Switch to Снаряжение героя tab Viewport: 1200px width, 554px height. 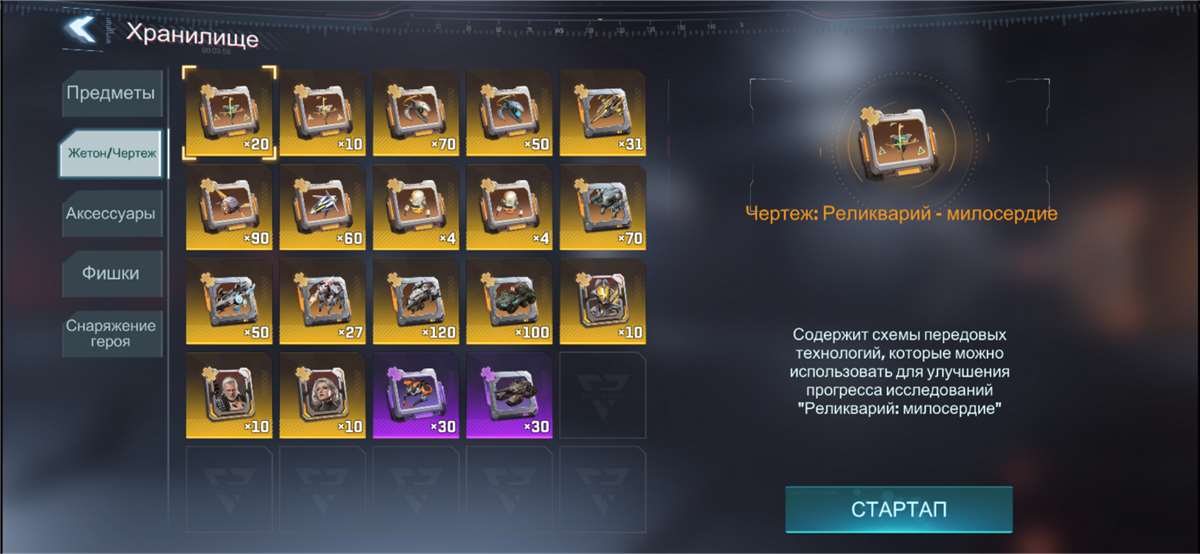pos(111,334)
